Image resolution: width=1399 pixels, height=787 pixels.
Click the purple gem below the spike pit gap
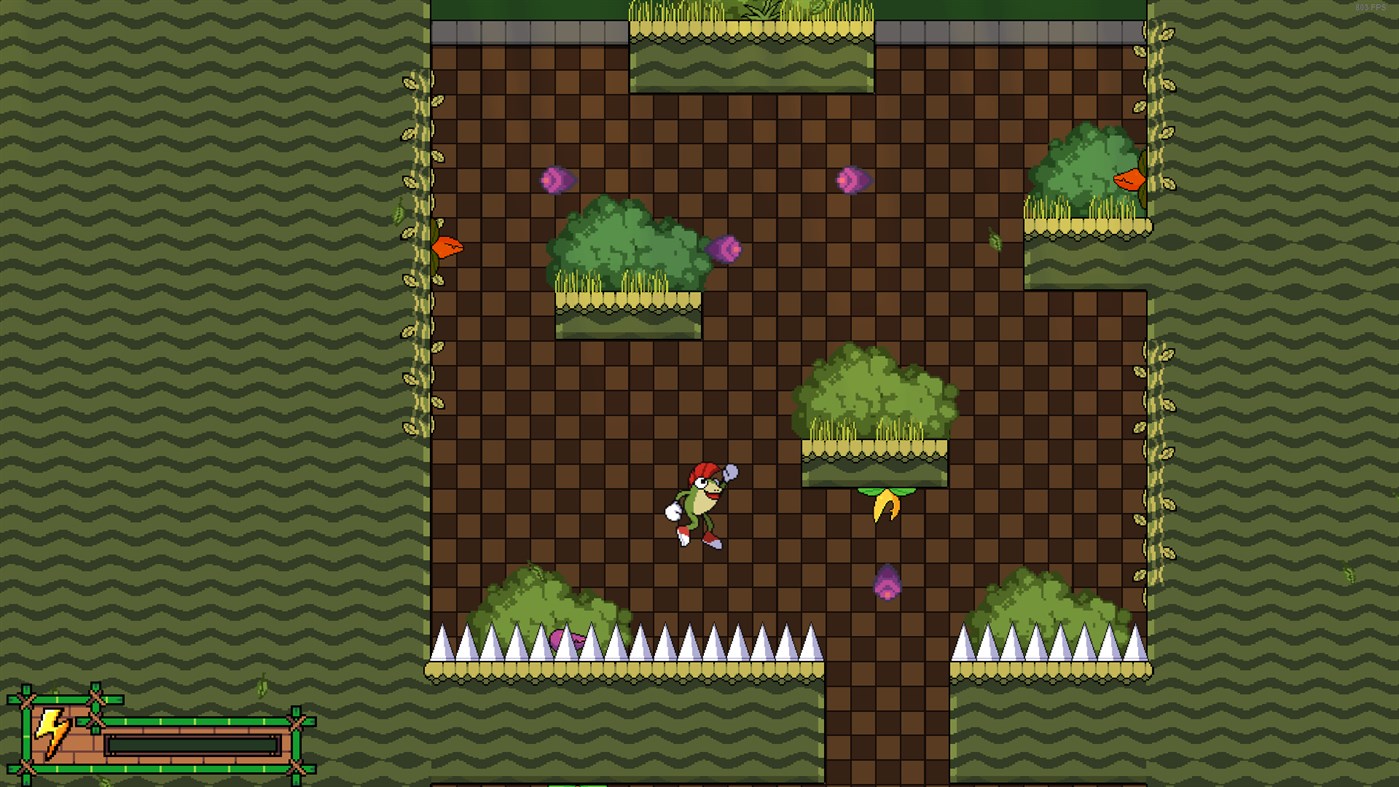pos(889,582)
